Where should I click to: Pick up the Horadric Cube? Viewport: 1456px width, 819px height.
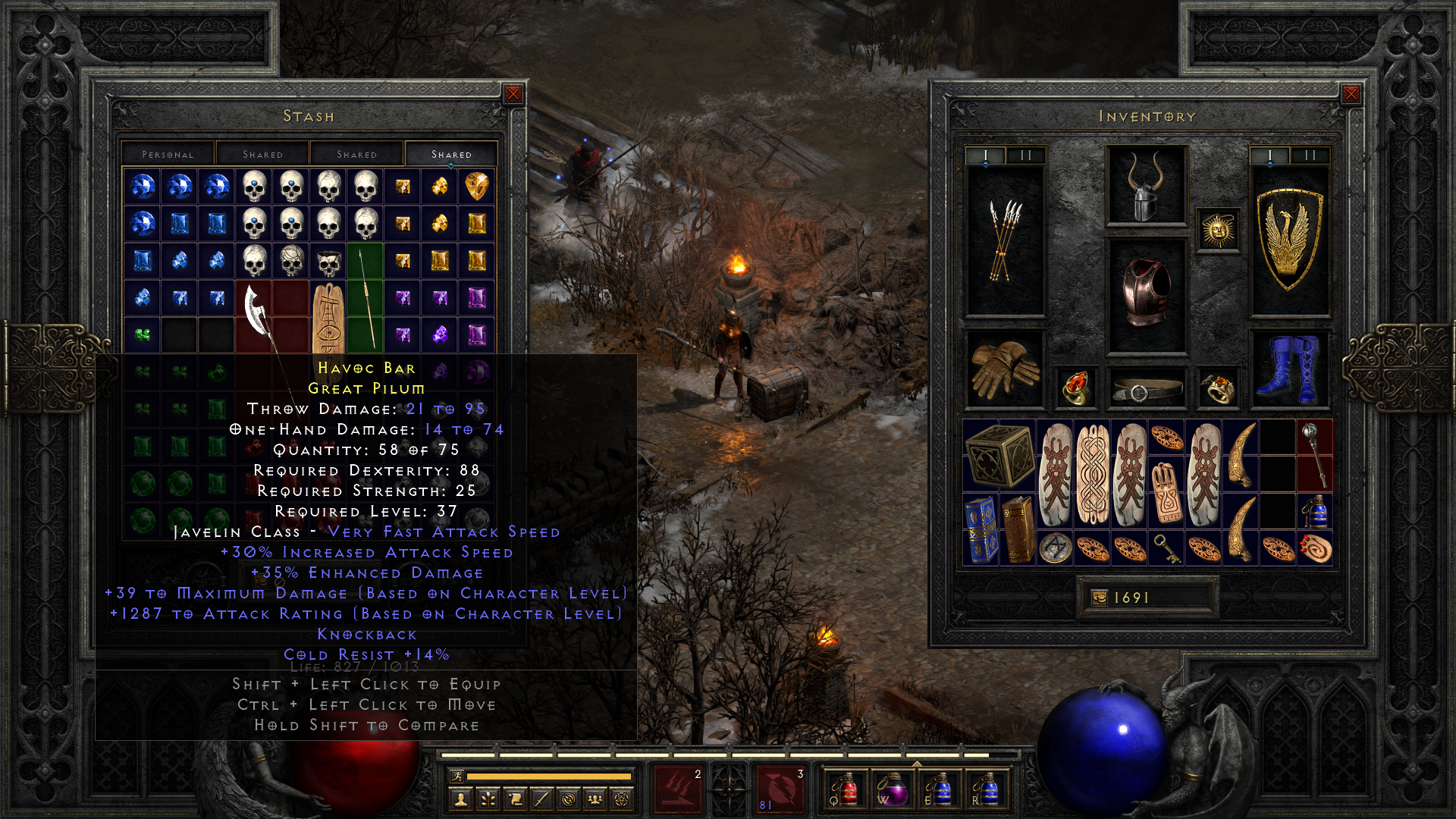point(999,455)
